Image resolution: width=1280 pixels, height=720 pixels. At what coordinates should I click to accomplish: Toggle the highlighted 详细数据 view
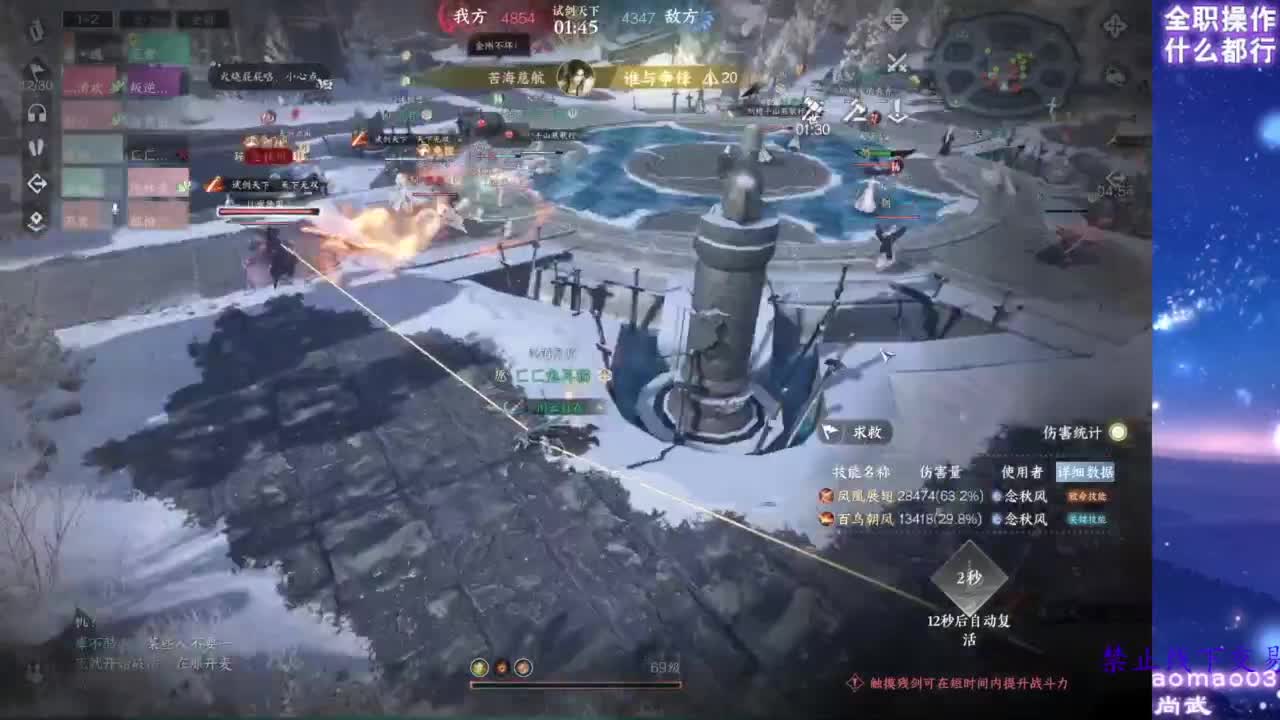point(1085,470)
